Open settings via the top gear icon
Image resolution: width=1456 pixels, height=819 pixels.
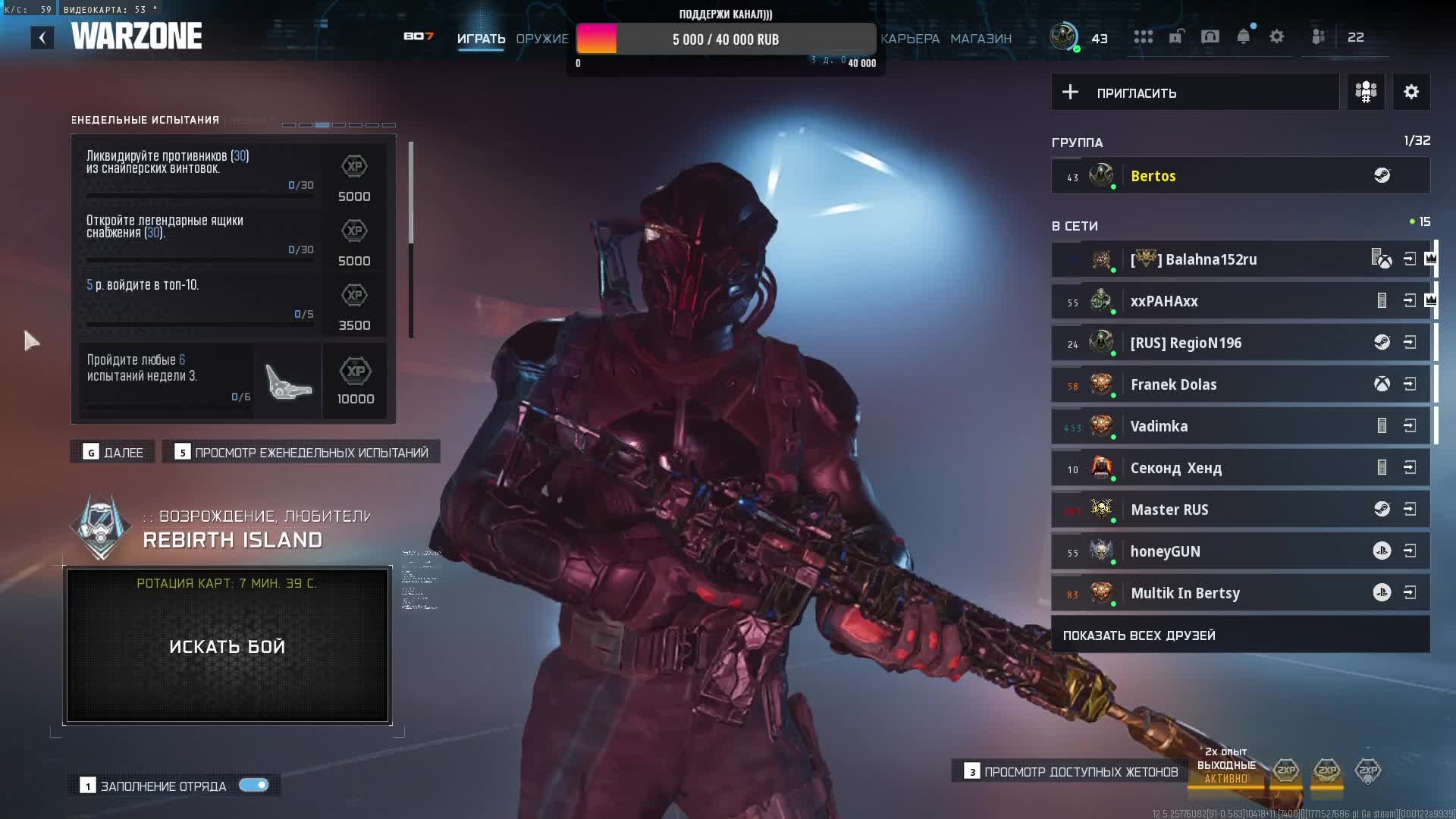coord(1277,37)
